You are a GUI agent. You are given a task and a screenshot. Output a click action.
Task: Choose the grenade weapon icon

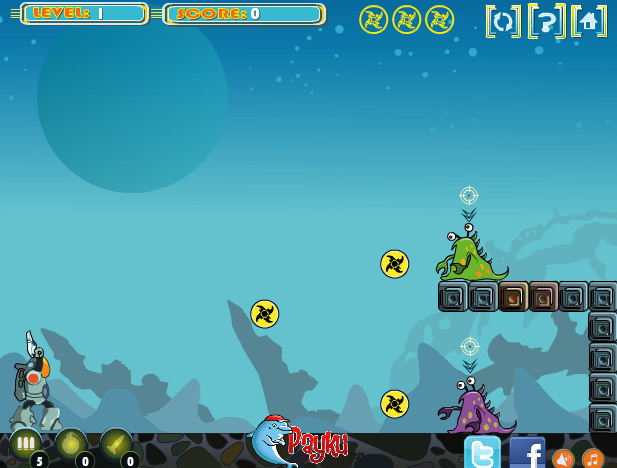tap(70, 444)
